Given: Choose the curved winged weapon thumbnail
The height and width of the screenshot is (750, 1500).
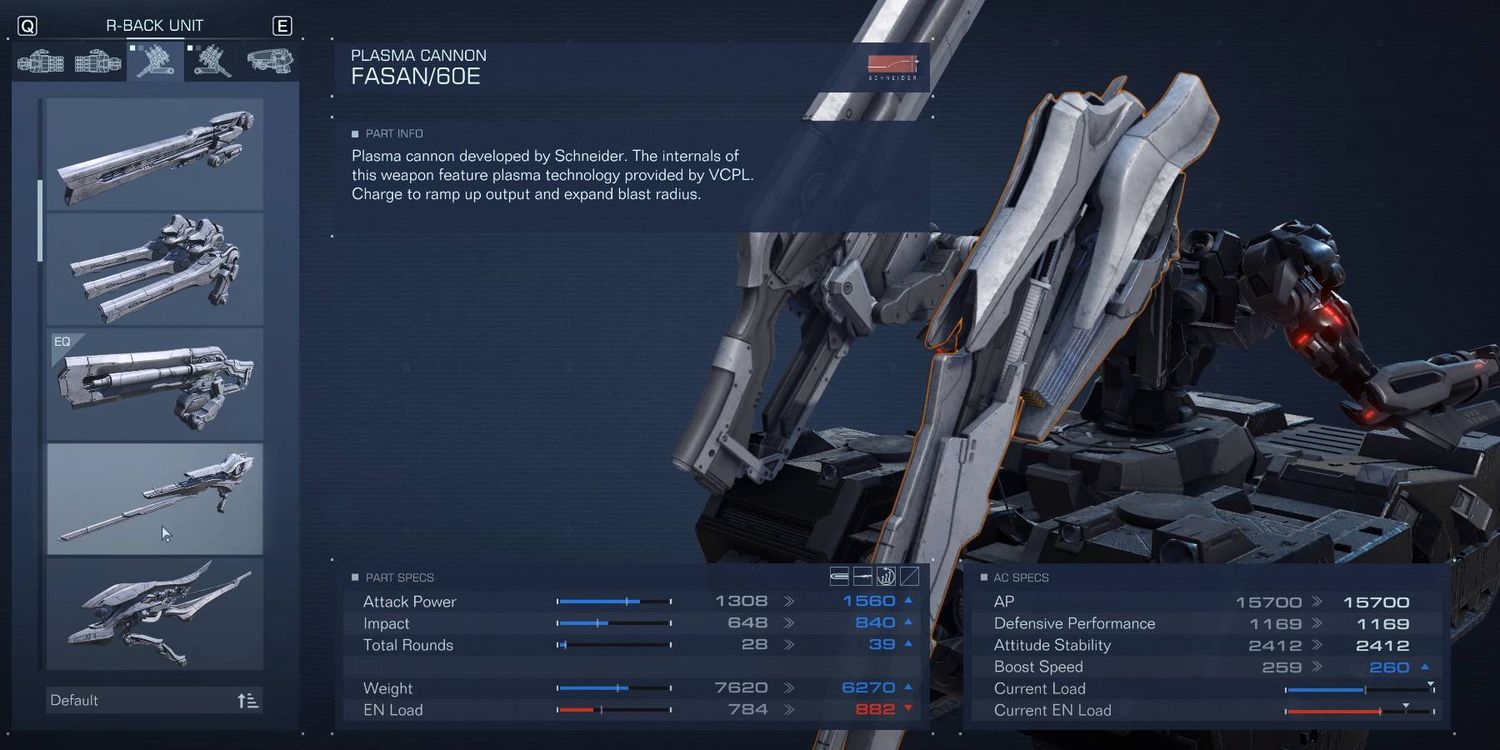Looking at the screenshot, I should coord(155,614).
